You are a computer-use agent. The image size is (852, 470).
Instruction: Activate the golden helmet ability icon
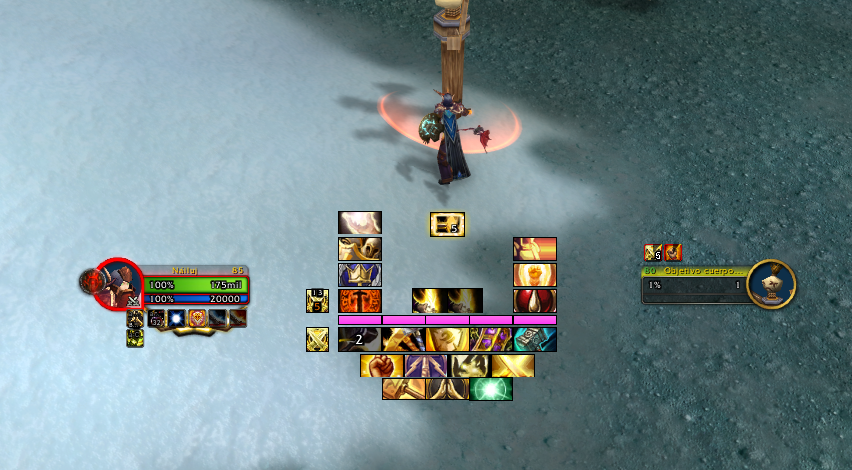click(359, 249)
